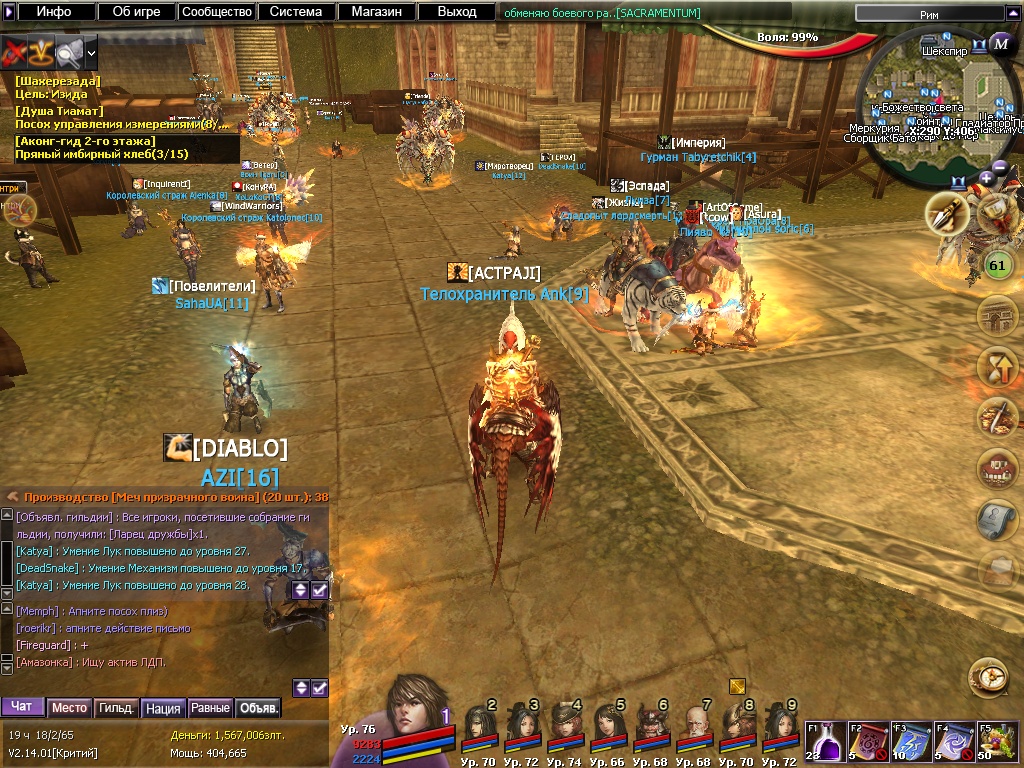Open the compass button
This screenshot has height=768, width=1024.
(x=987, y=677)
